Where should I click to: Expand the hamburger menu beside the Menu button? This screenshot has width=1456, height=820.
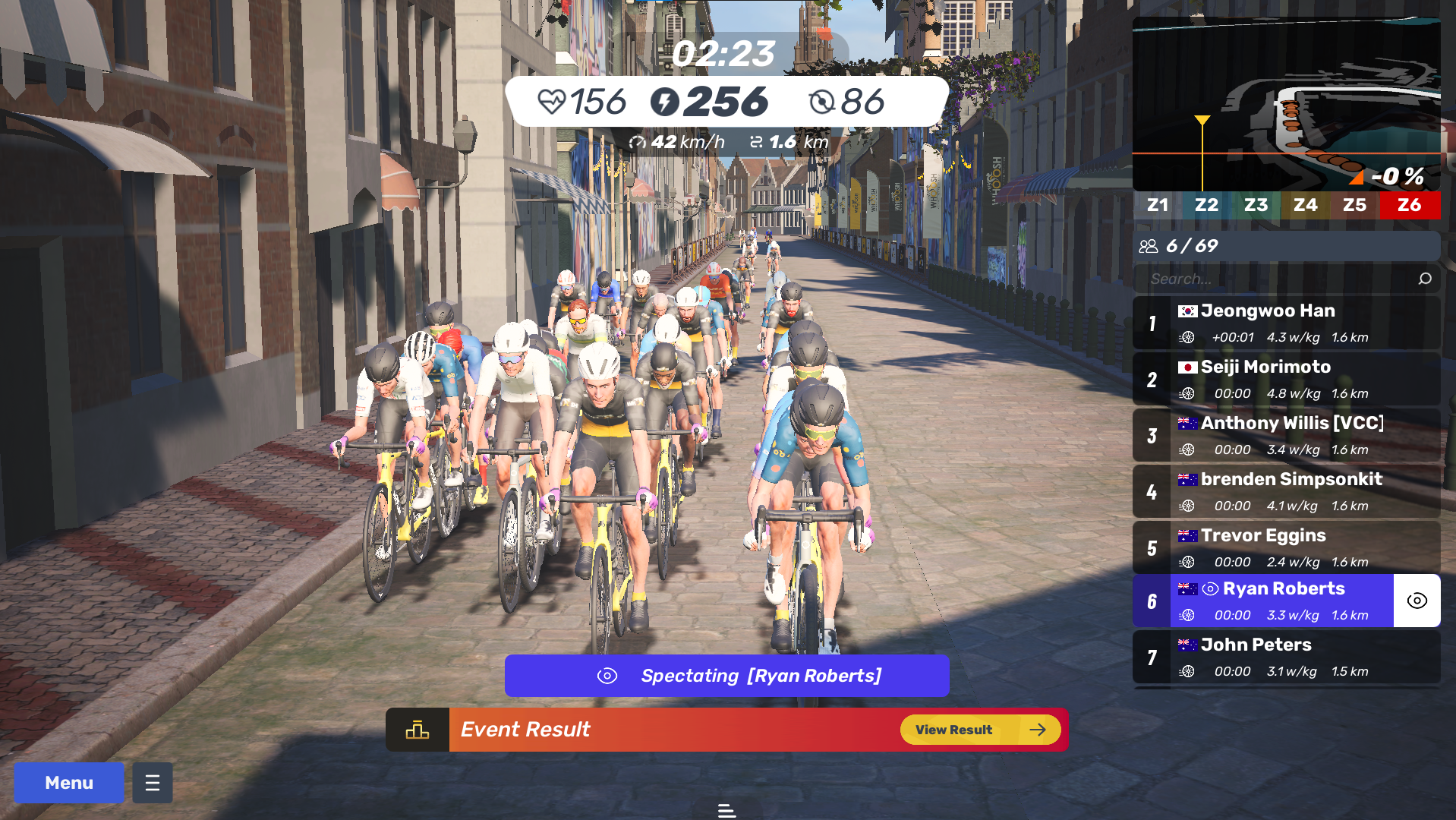click(152, 782)
